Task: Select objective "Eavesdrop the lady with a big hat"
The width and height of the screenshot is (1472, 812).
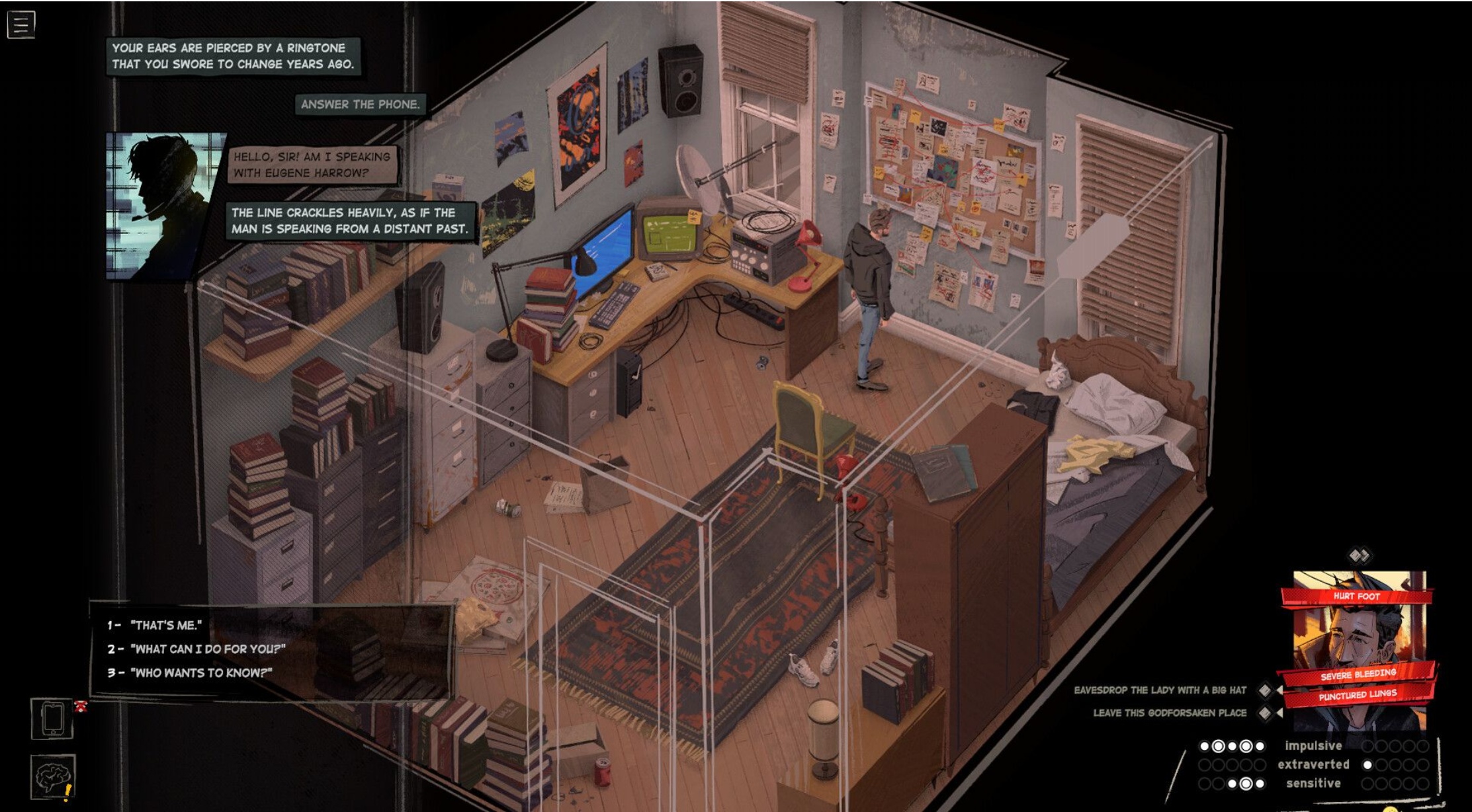Action: tap(1160, 690)
